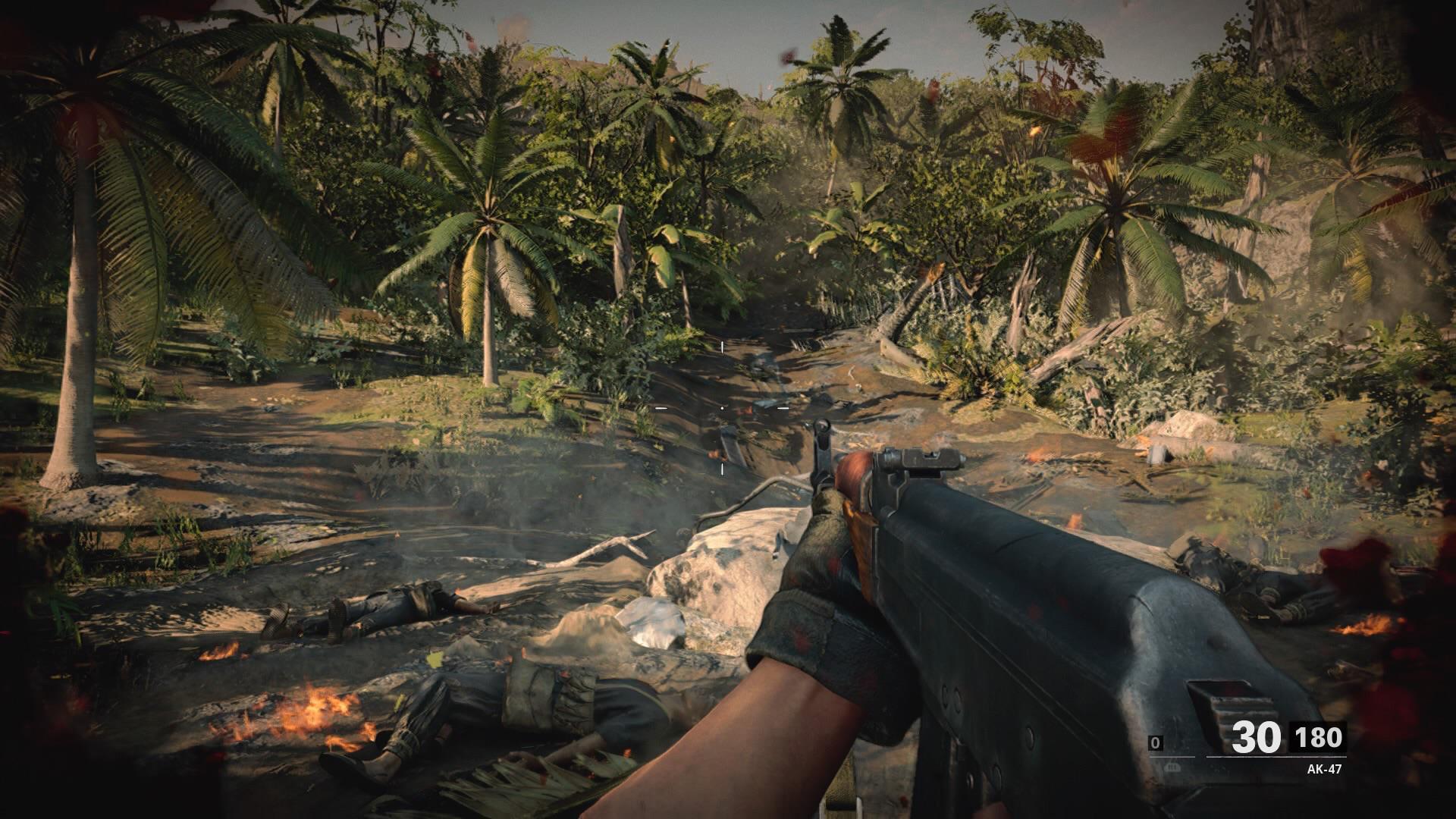Image resolution: width=1456 pixels, height=819 pixels.
Task: Click the top crosshair tick mark
Action: [x=722, y=347]
